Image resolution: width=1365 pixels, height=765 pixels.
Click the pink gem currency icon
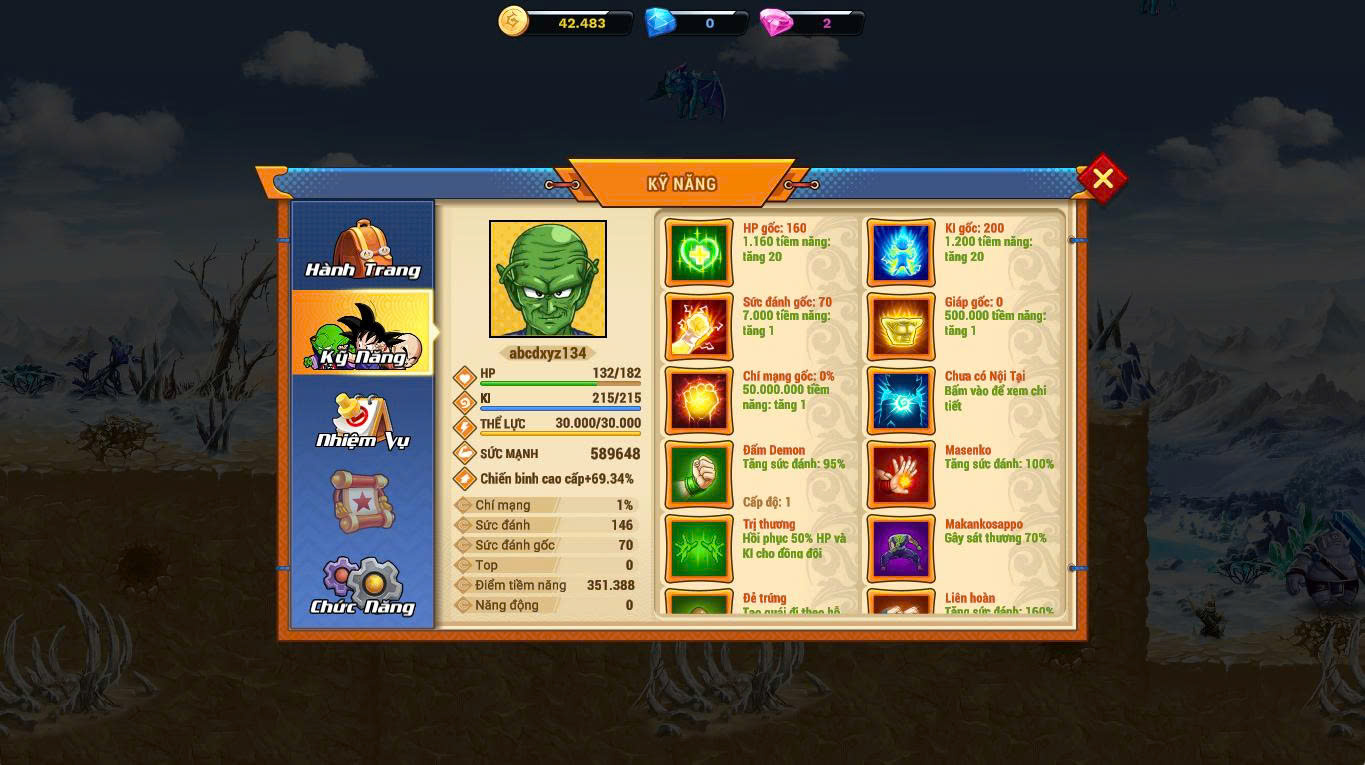[776, 22]
